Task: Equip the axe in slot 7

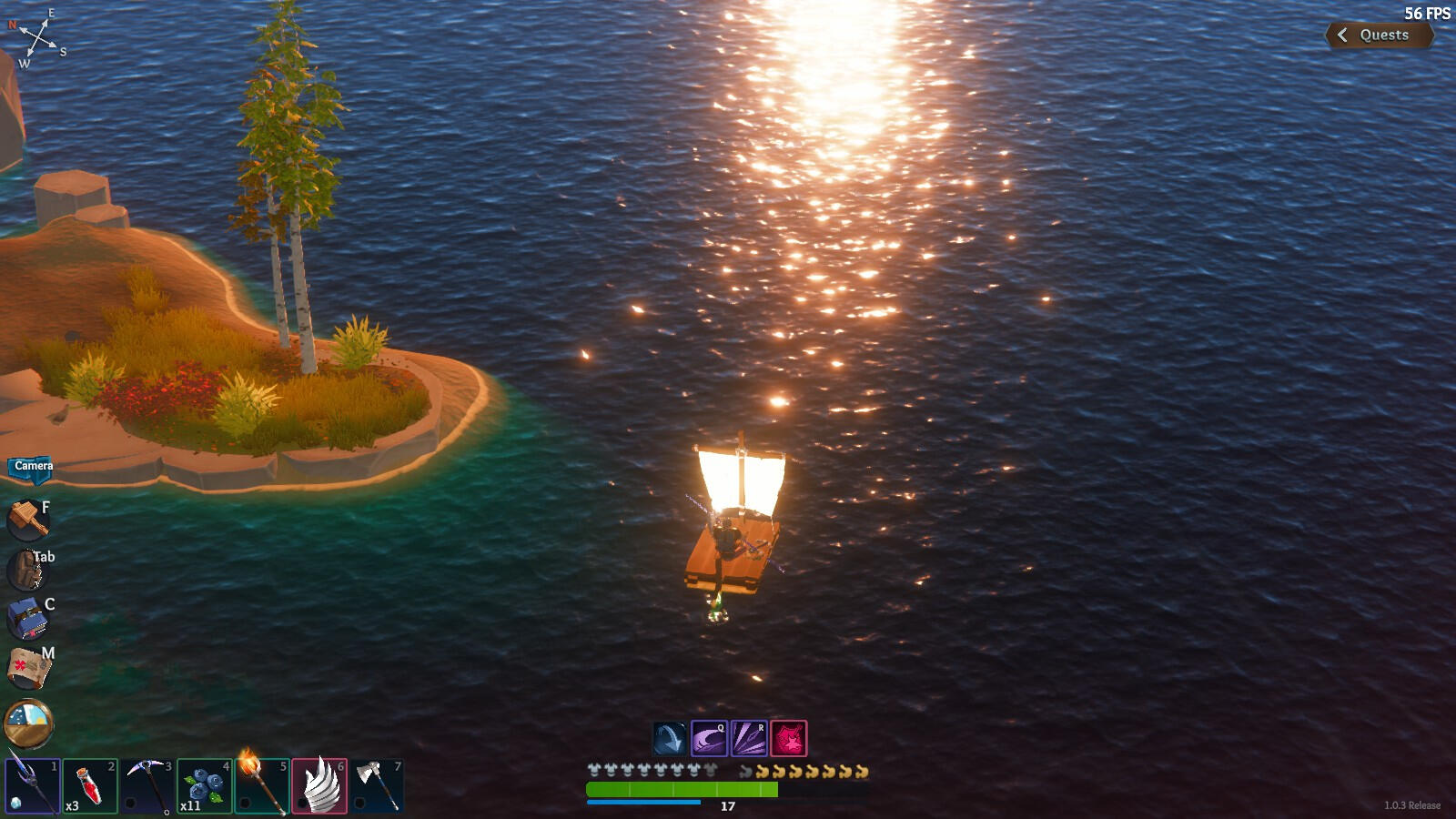Action: (377, 785)
